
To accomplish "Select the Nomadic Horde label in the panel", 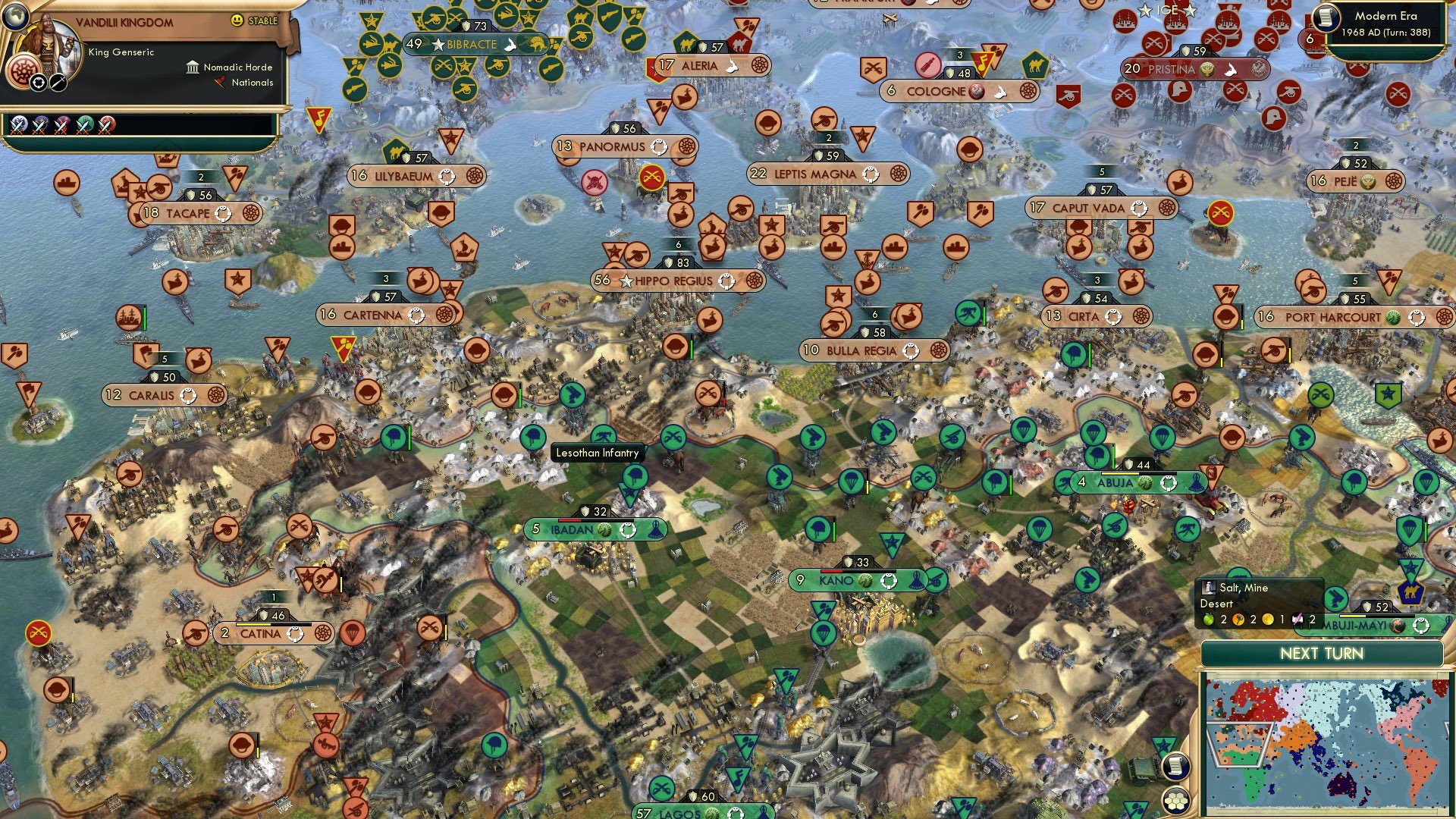I will click(x=237, y=68).
